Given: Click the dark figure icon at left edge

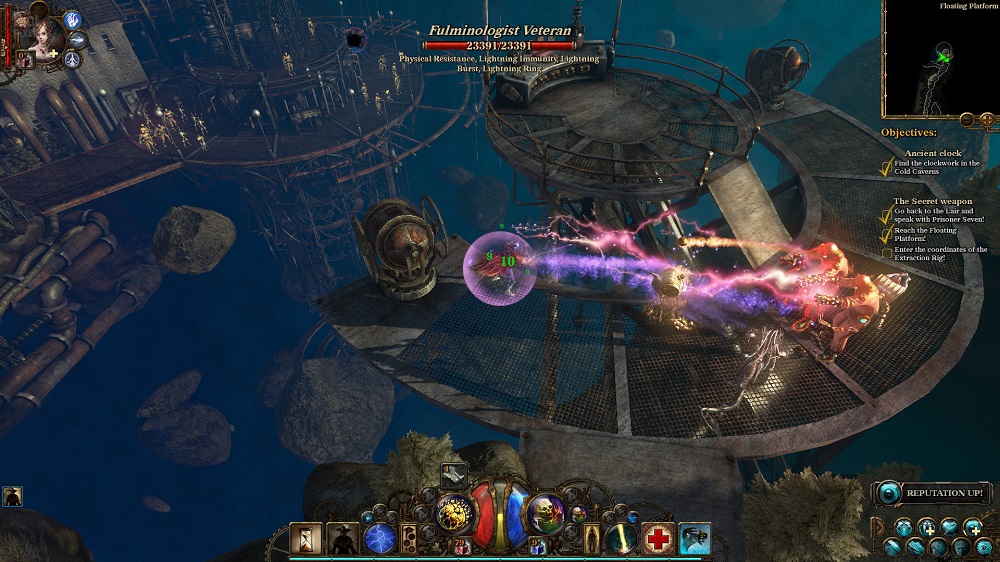Looking at the screenshot, I should coord(13,496).
